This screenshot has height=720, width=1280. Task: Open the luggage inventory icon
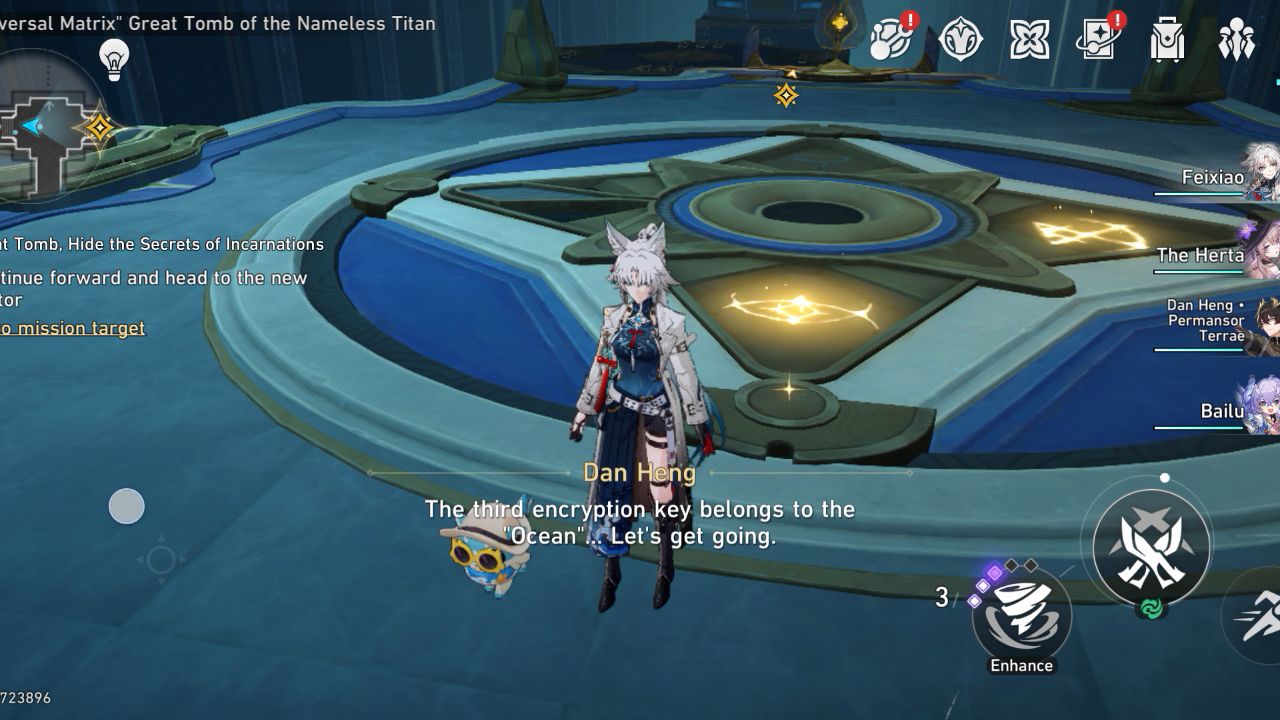pos(1167,40)
